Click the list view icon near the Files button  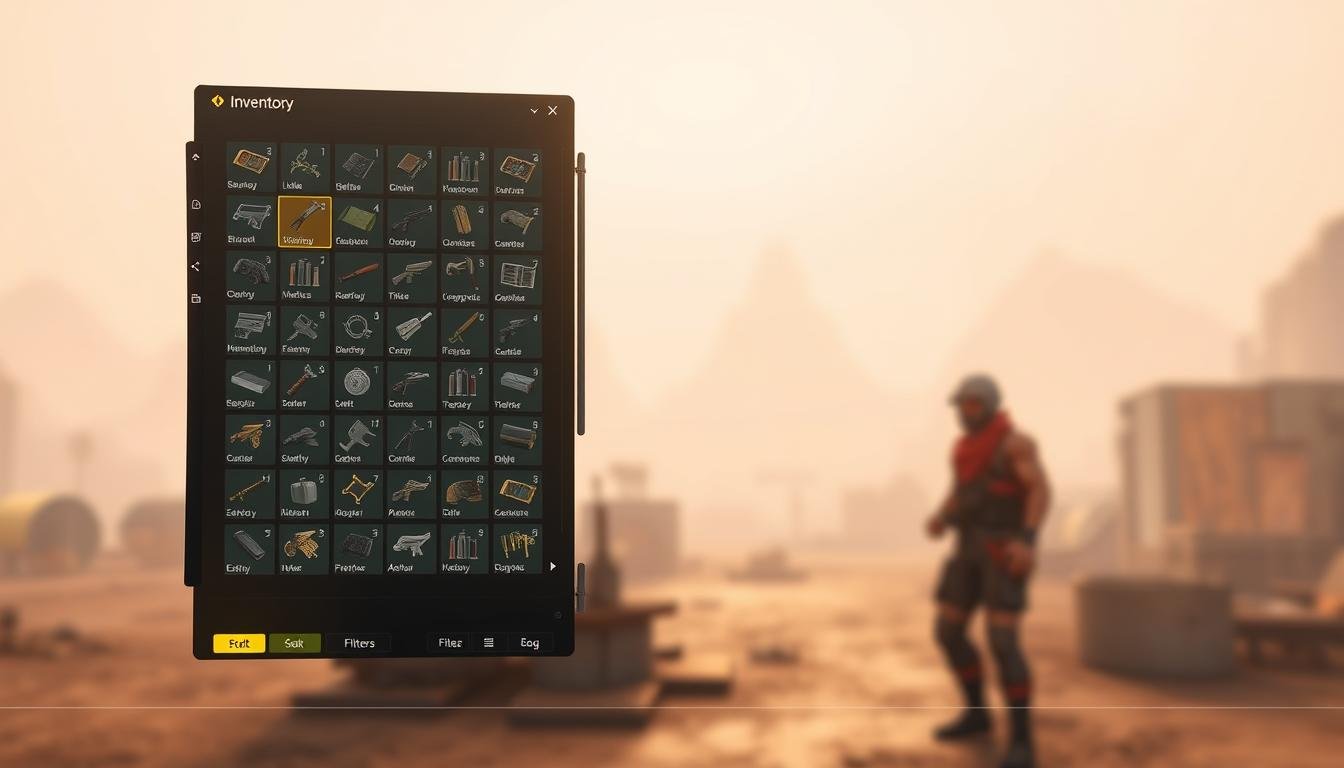pos(489,643)
